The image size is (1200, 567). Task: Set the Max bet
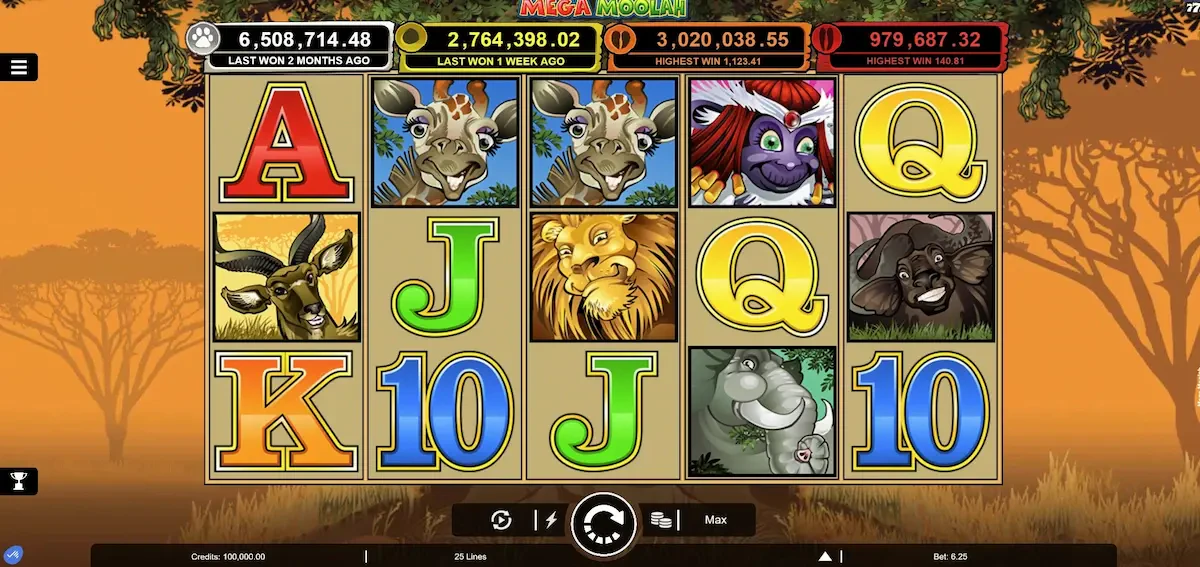pos(715,520)
